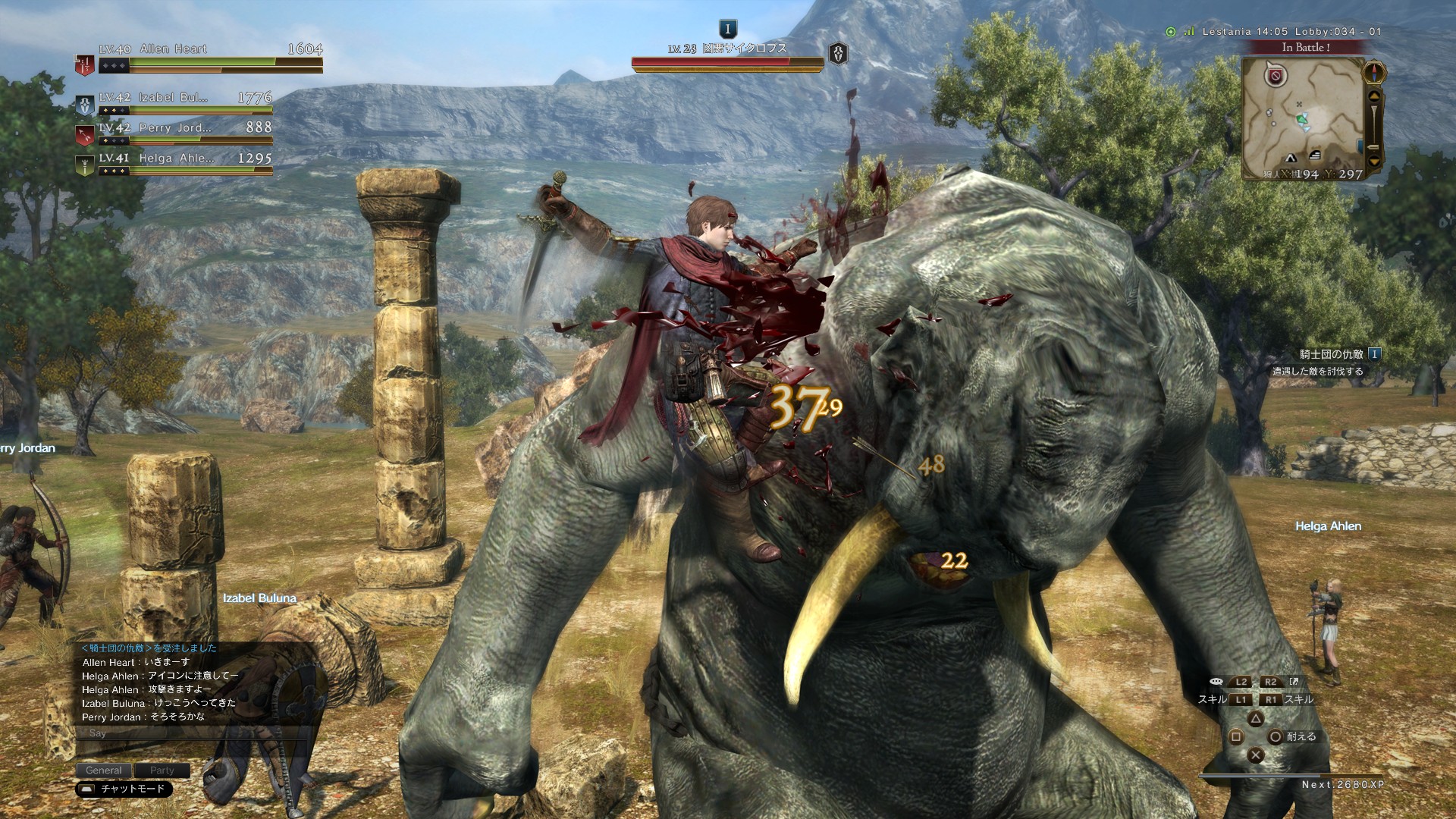Click the quest accepted message in chat log
Viewport: 1456px width, 819px height.
coord(149,648)
